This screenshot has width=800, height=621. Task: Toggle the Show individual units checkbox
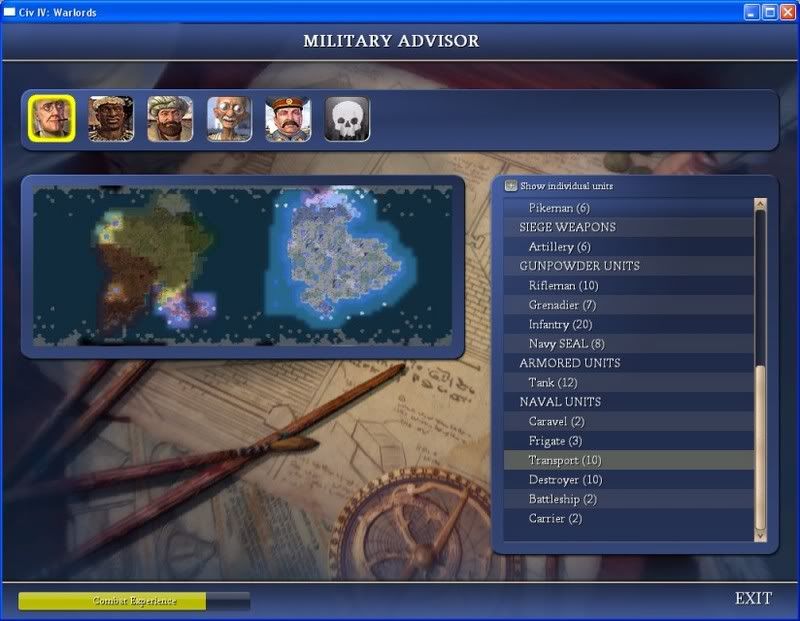pos(511,186)
